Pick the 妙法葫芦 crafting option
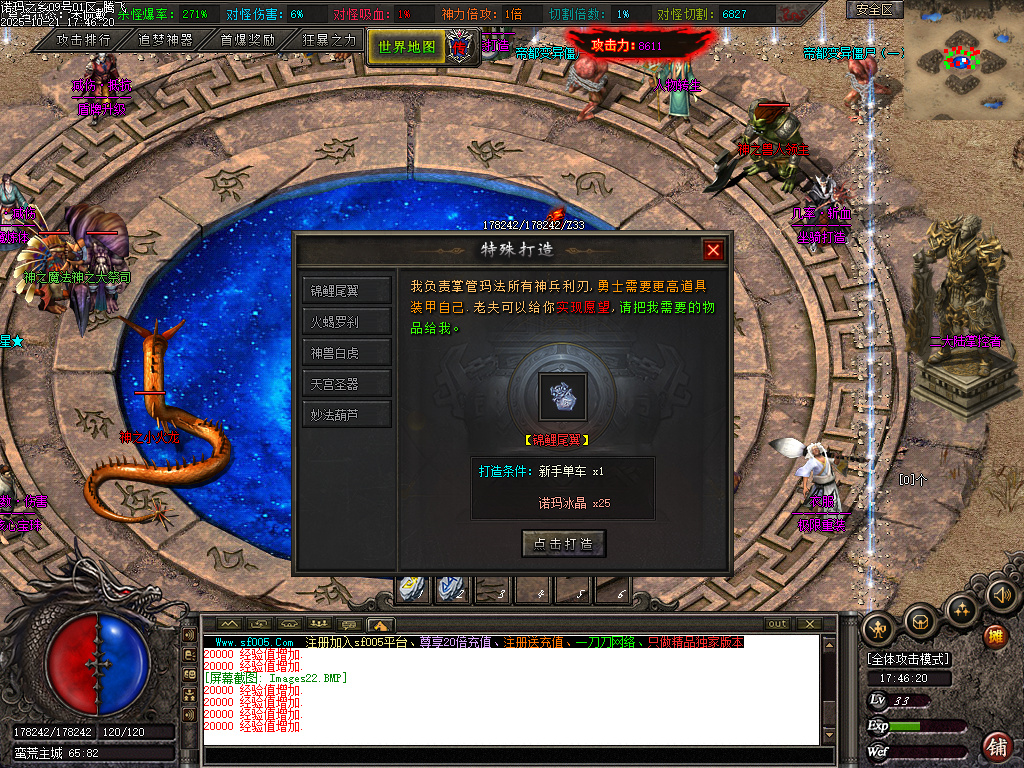Image resolution: width=1024 pixels, height=768 pixels. click(346, 415)
